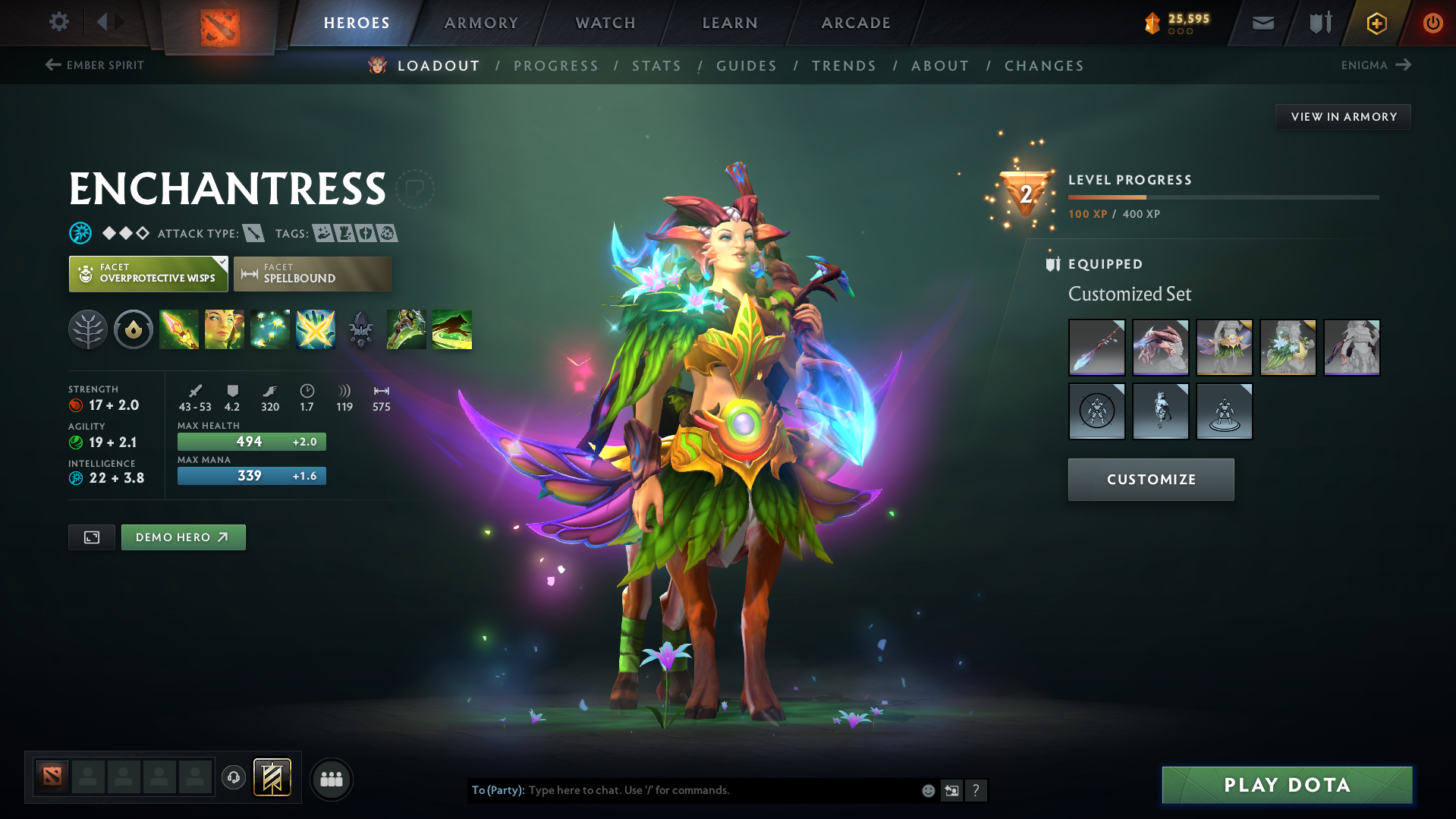Click View in Armory
The width and height of the screenshot is (1456, 819).
[1343, 116]
